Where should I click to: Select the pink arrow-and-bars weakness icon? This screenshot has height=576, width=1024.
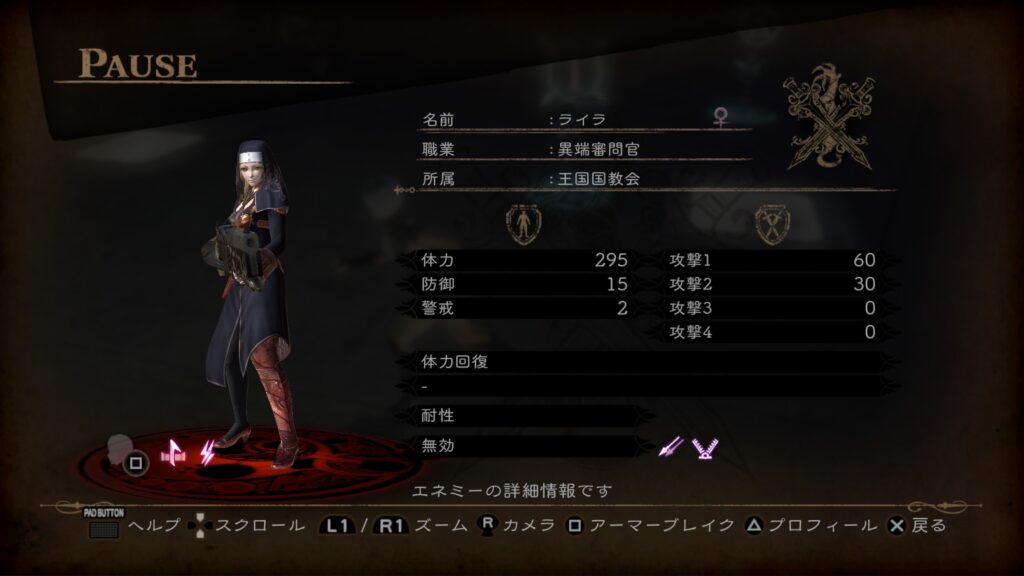click(x=173, y=454)
